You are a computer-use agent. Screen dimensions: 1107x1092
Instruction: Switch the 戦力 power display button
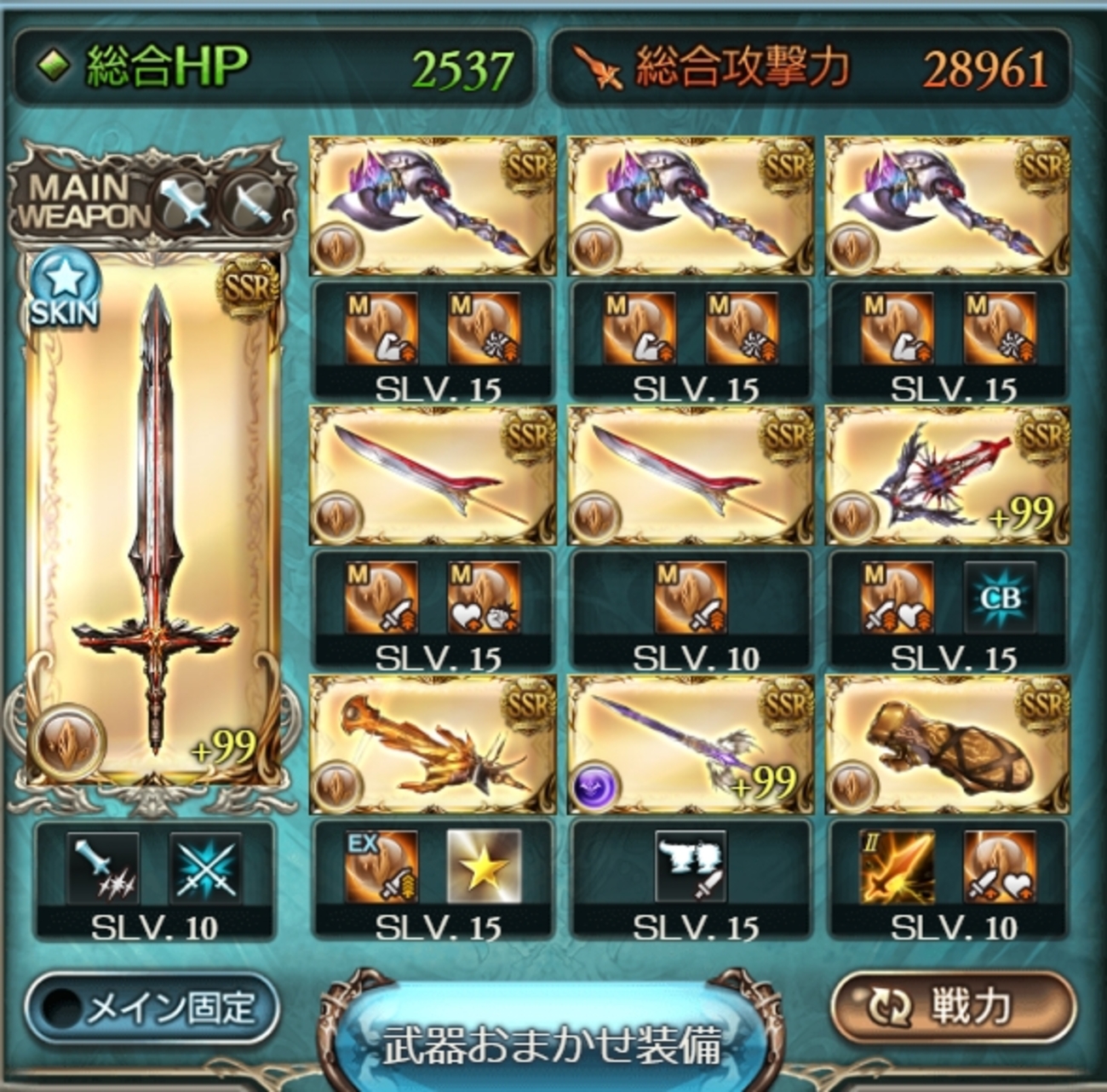952,1007
